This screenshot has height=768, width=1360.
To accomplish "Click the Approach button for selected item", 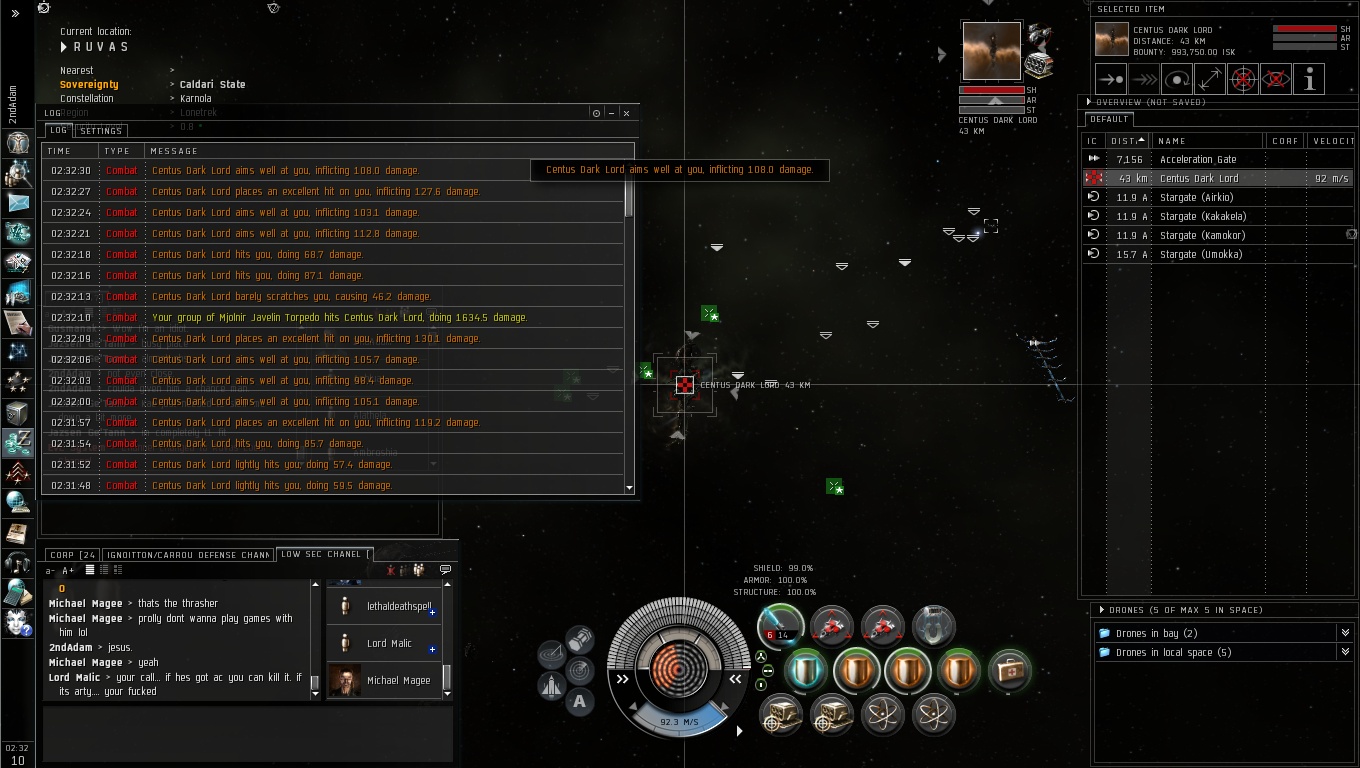I will tap(1110, 79).
